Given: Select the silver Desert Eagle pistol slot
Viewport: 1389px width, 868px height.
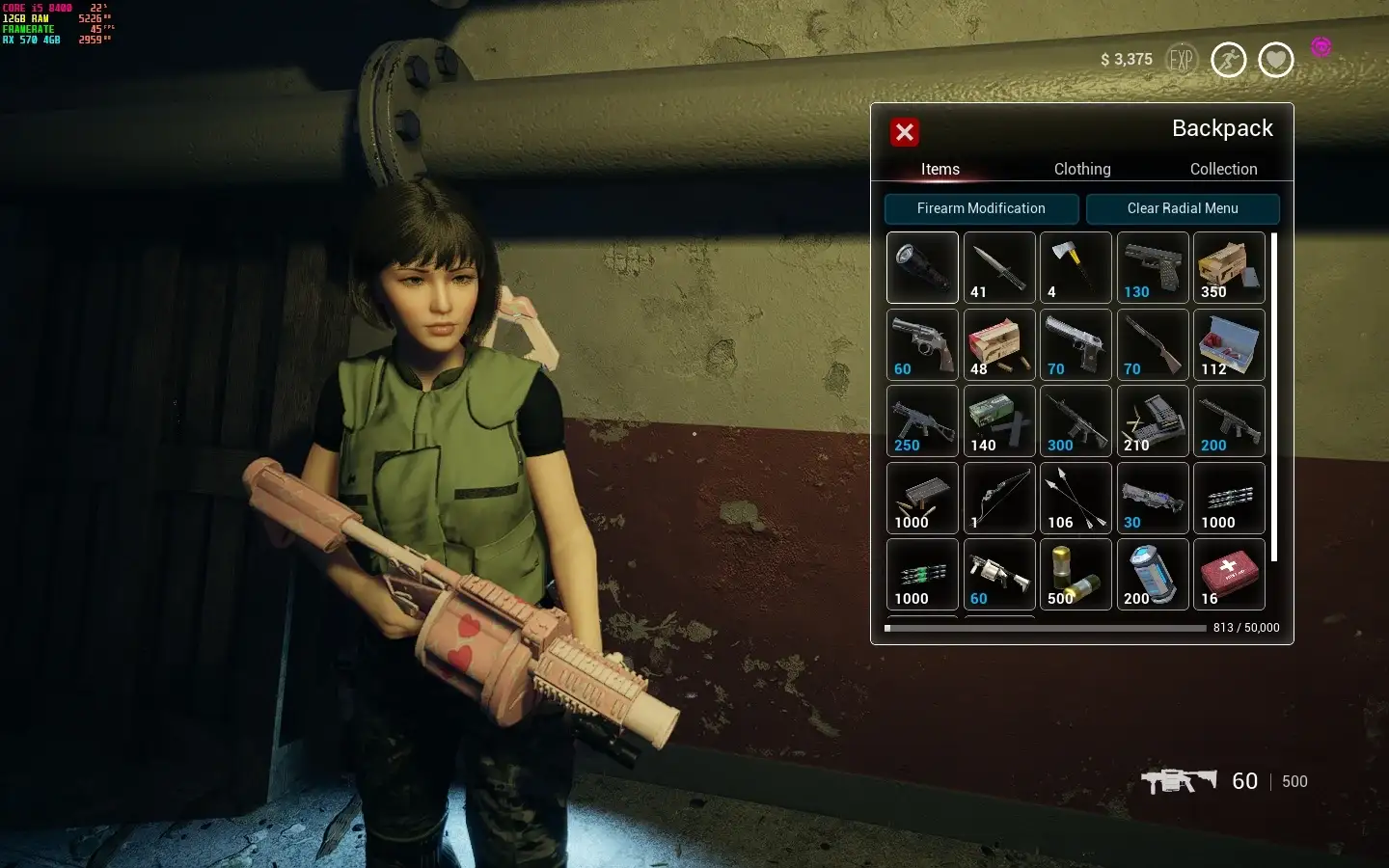Looking at the screenshot, I should click(x=1076, y=344).
